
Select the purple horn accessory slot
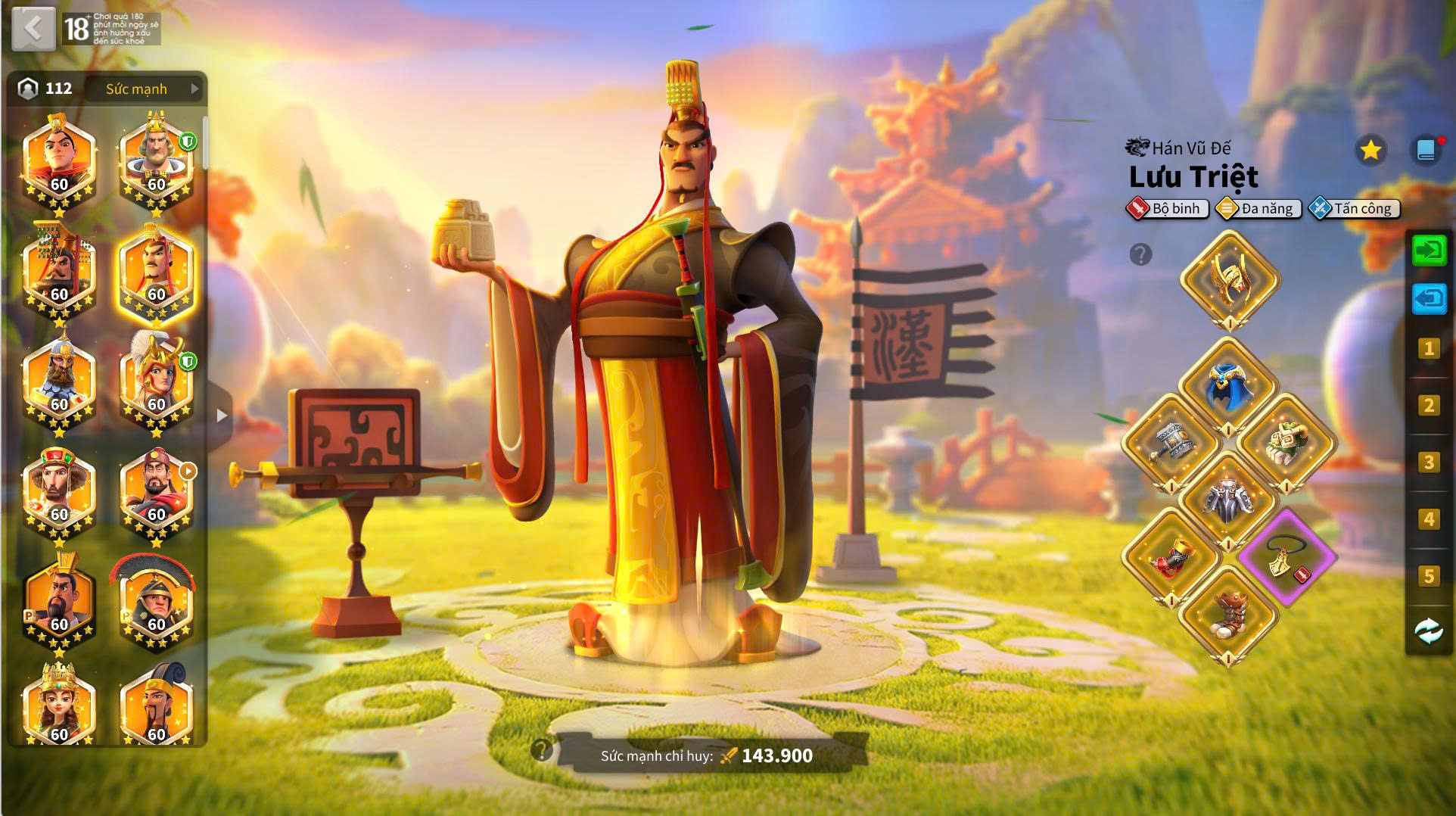click(1286, 558)
